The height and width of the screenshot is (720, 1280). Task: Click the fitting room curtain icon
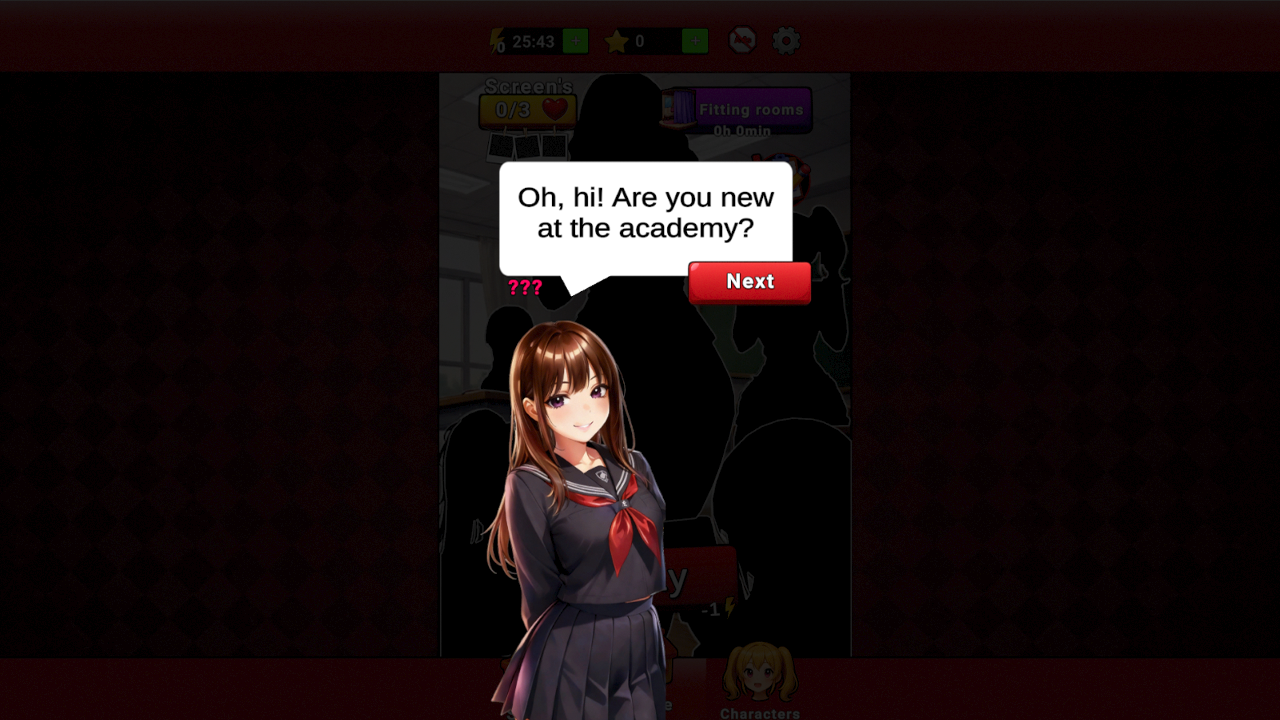click(680, 107)
